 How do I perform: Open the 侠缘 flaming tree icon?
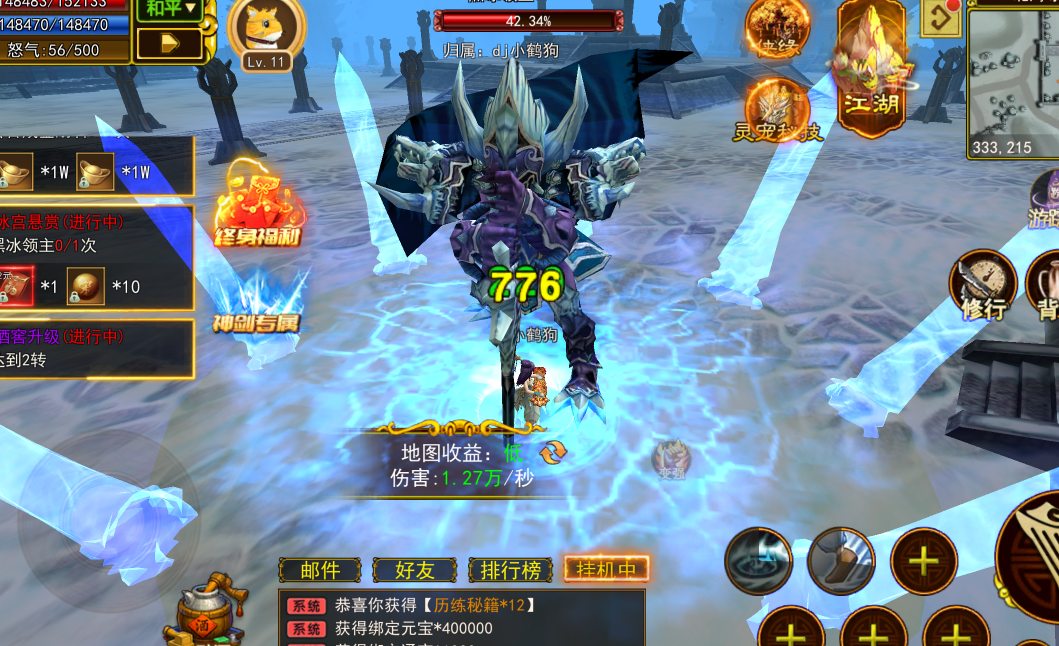776,29
